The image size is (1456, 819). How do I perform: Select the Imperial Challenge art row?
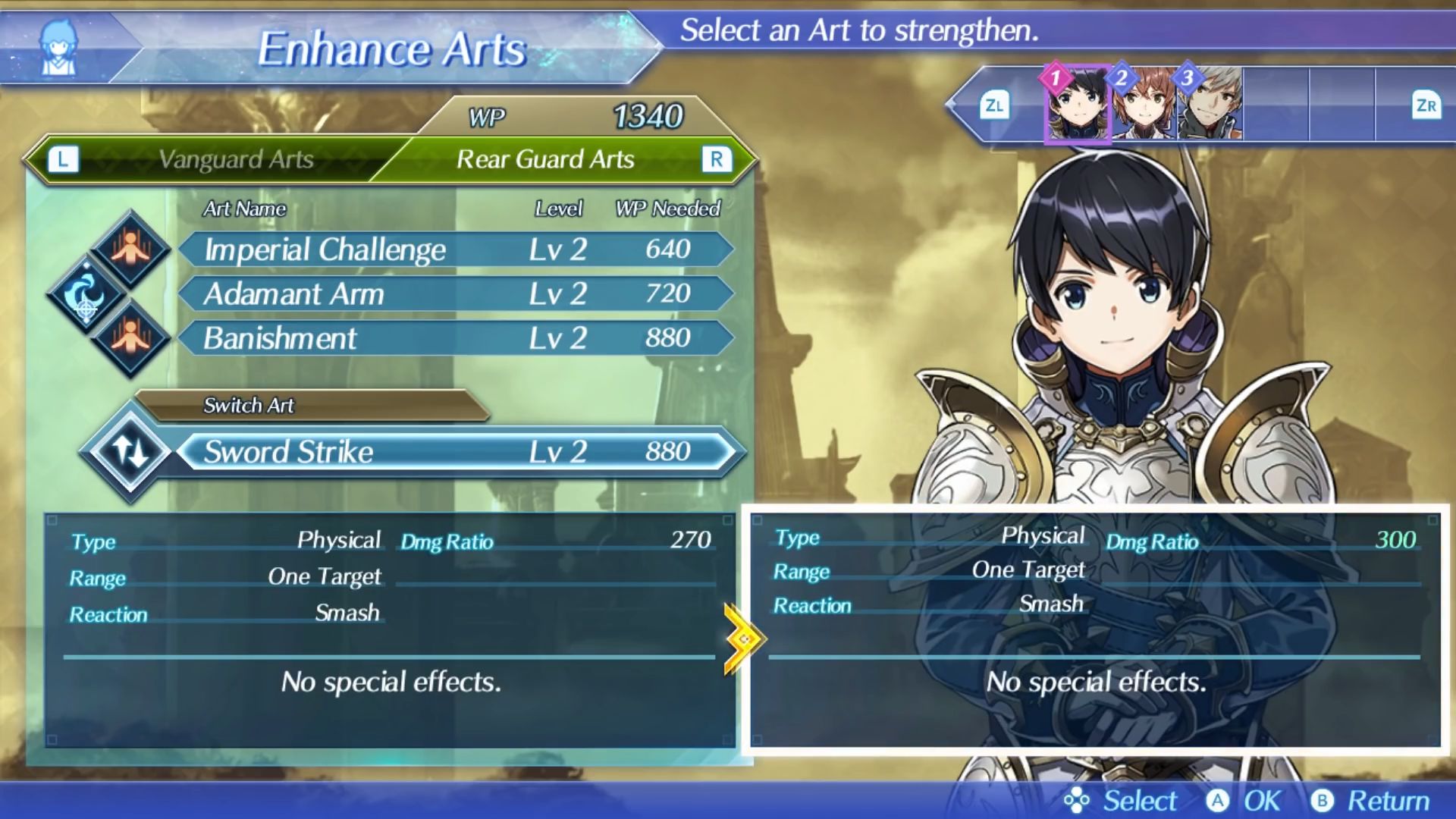pyautogui.click(x=455, y=249)
